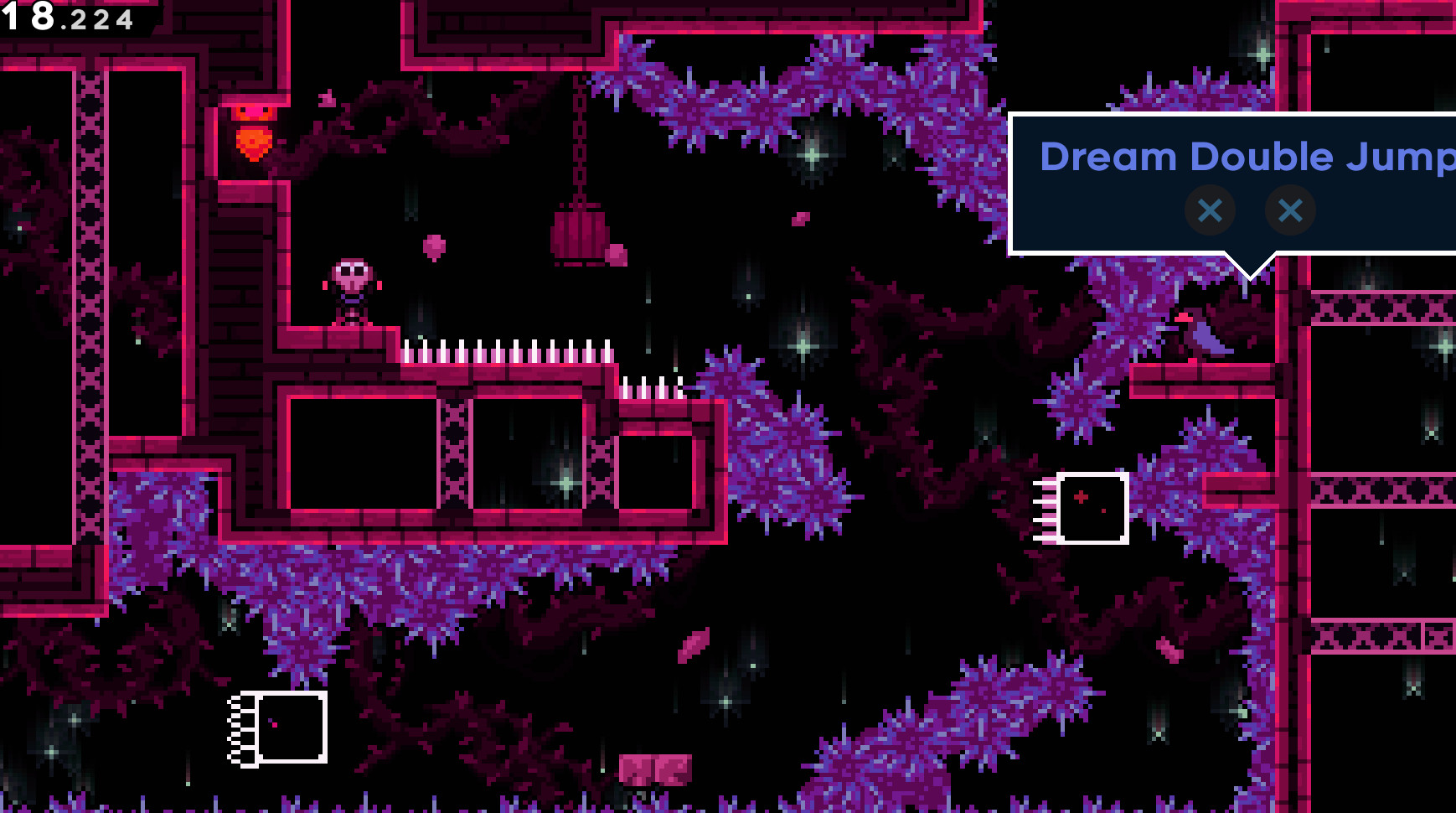Click the white spiked block on the right side
This screenshot has width=1456, height=813.
coord(1093,508)
